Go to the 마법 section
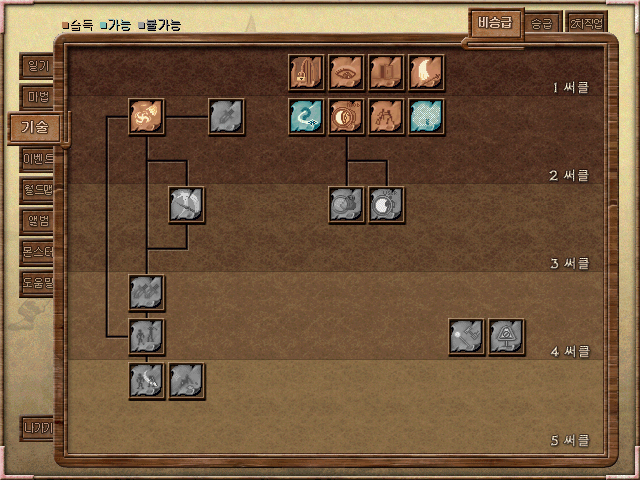This screenshot has width=640, height=480. (x=37, y=97)
